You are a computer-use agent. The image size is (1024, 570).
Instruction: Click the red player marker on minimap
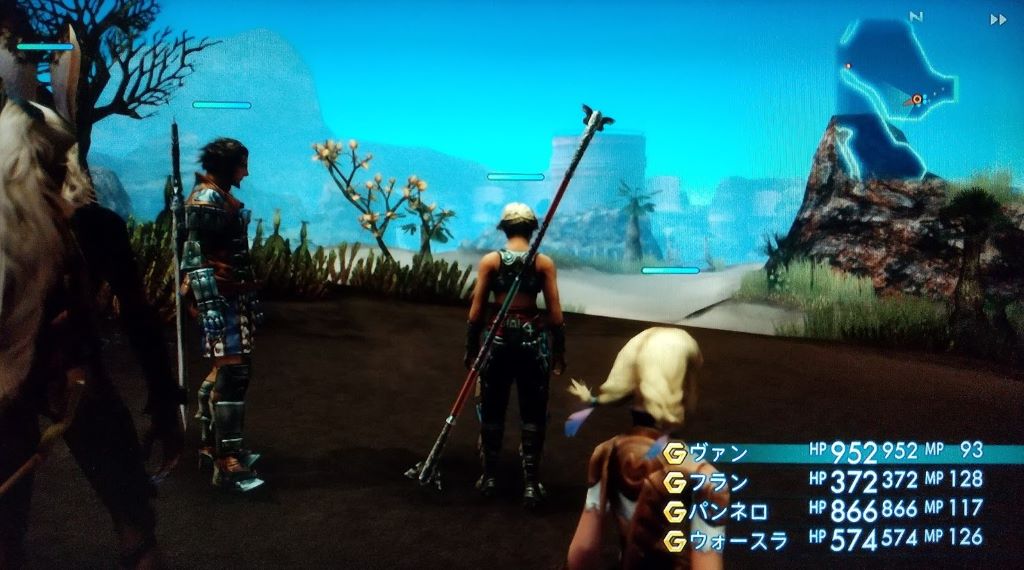915,99
